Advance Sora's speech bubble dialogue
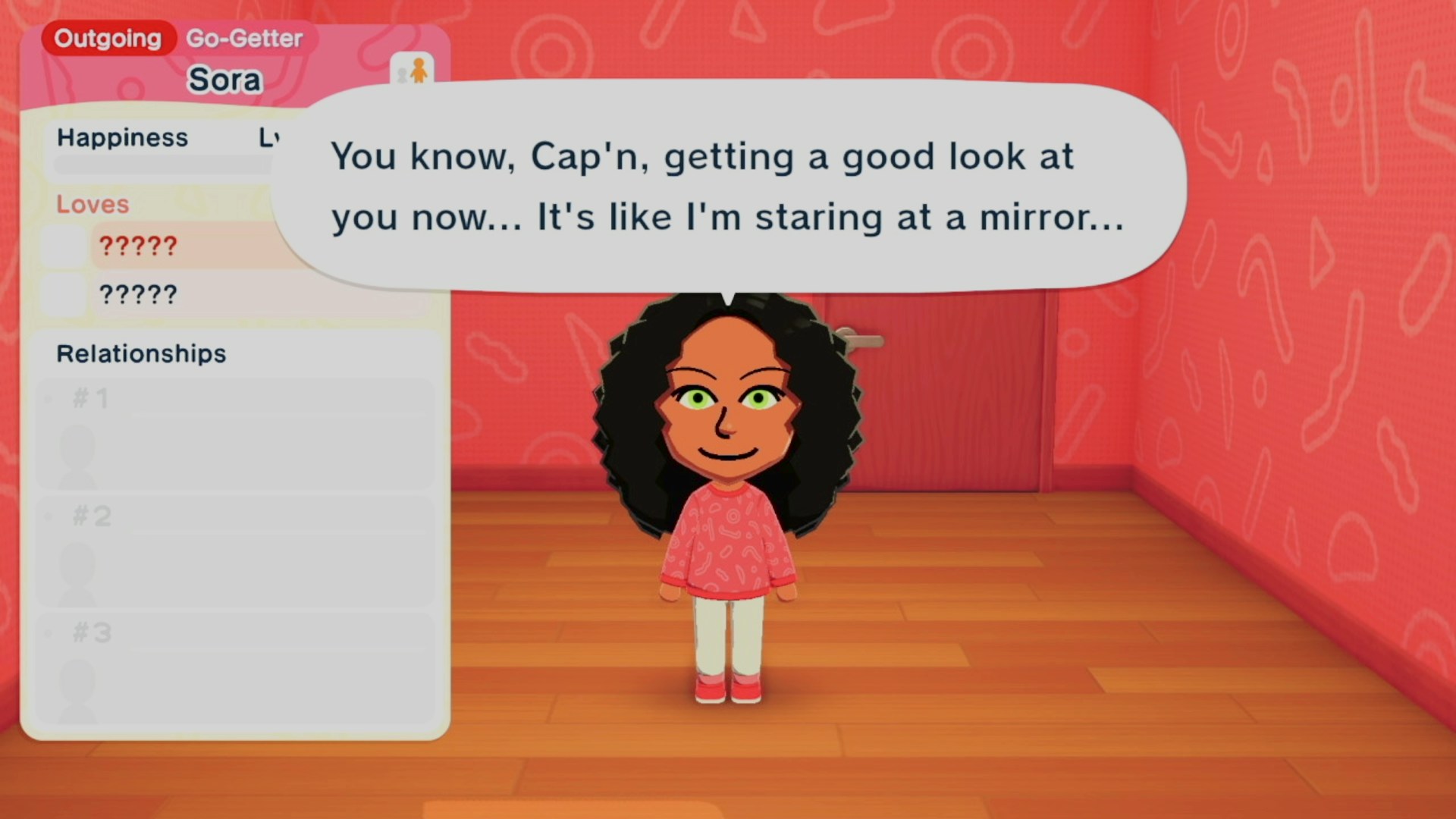This screenshot has width=1456, height=819. (728, 186)
